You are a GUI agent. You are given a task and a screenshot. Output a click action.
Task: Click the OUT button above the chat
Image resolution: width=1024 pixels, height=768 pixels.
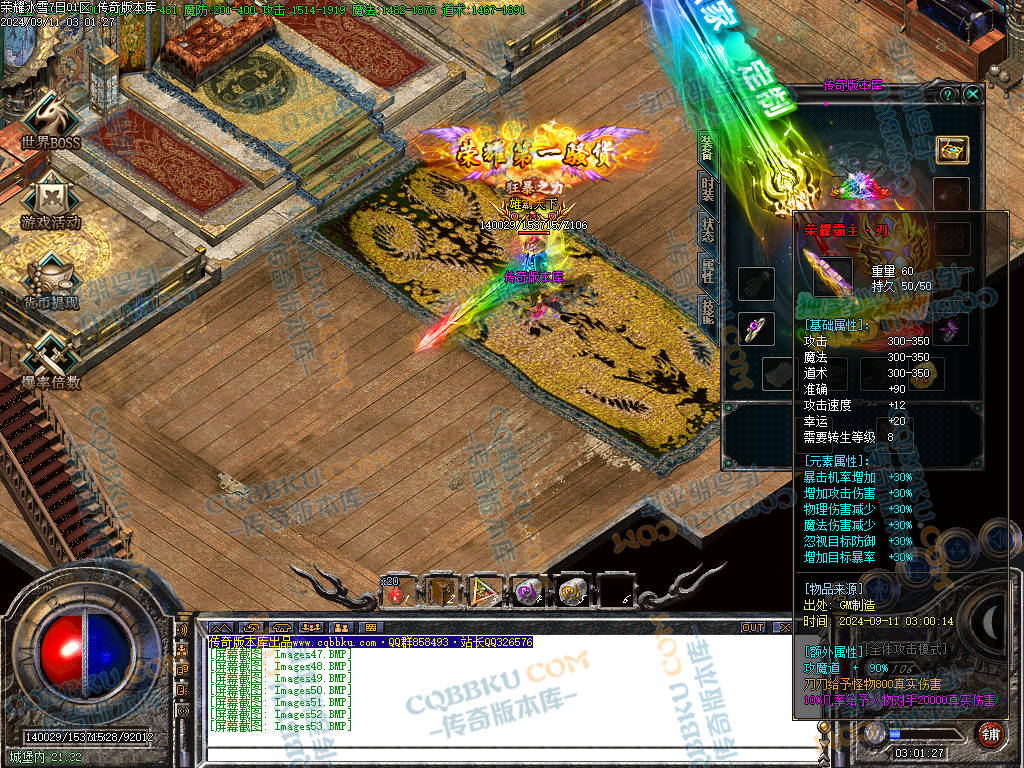(753, 627)
